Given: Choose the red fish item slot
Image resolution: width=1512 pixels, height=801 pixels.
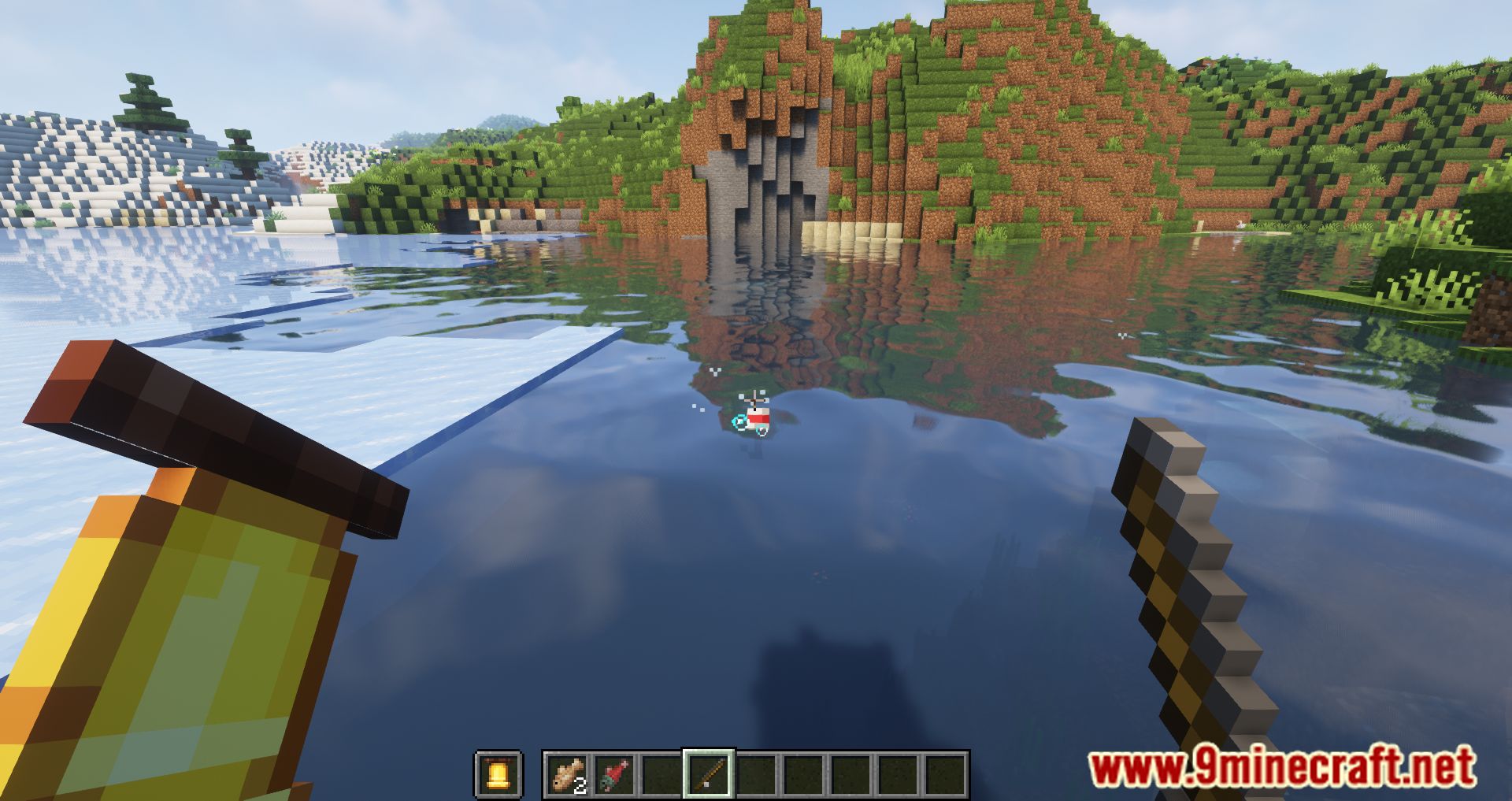Looking at the screenshot, I should coord(614,774).
